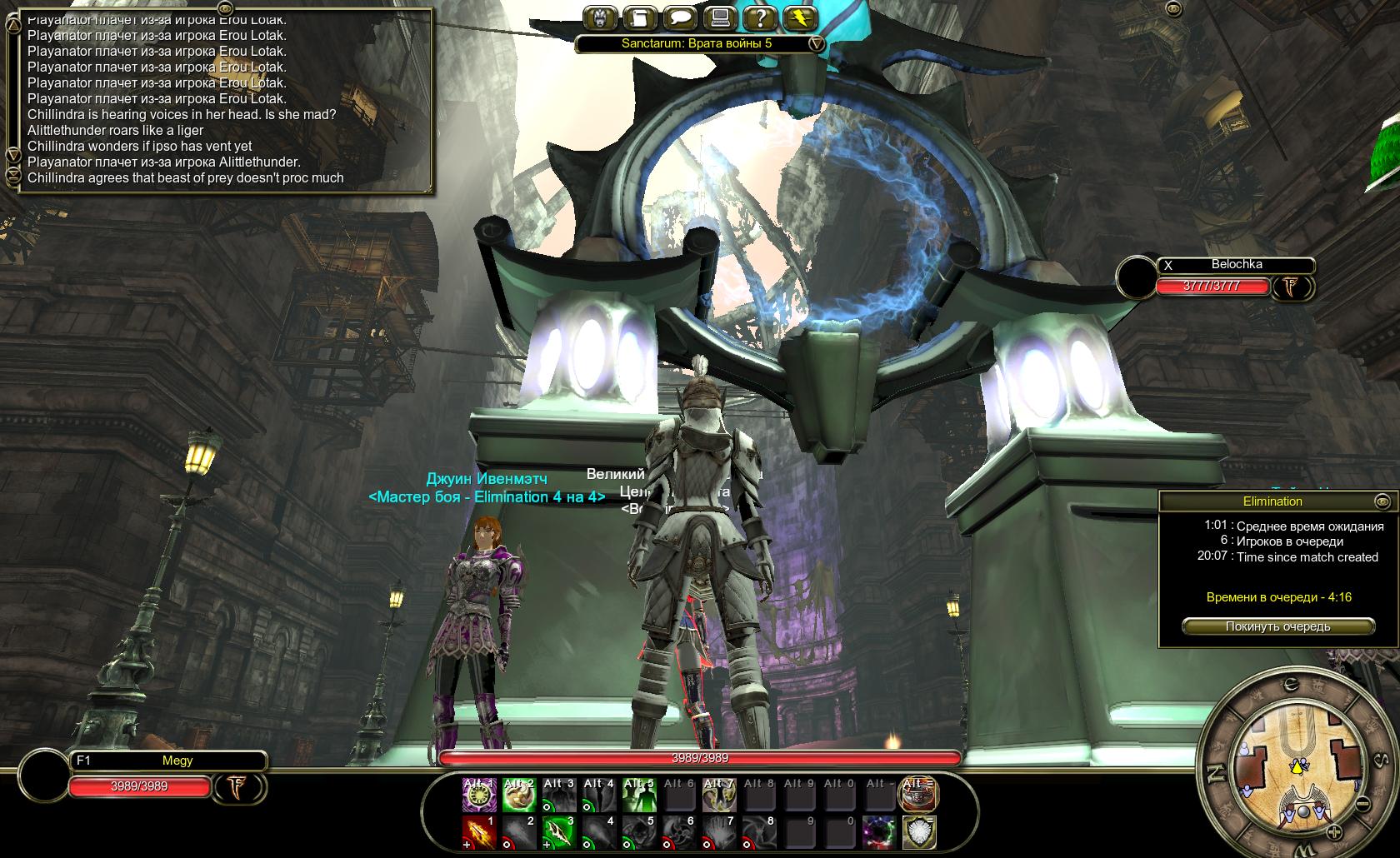This screenshot has height=858, width=1400.
Task: Open the character helmet menu
Action: click(x=598, y=18)
